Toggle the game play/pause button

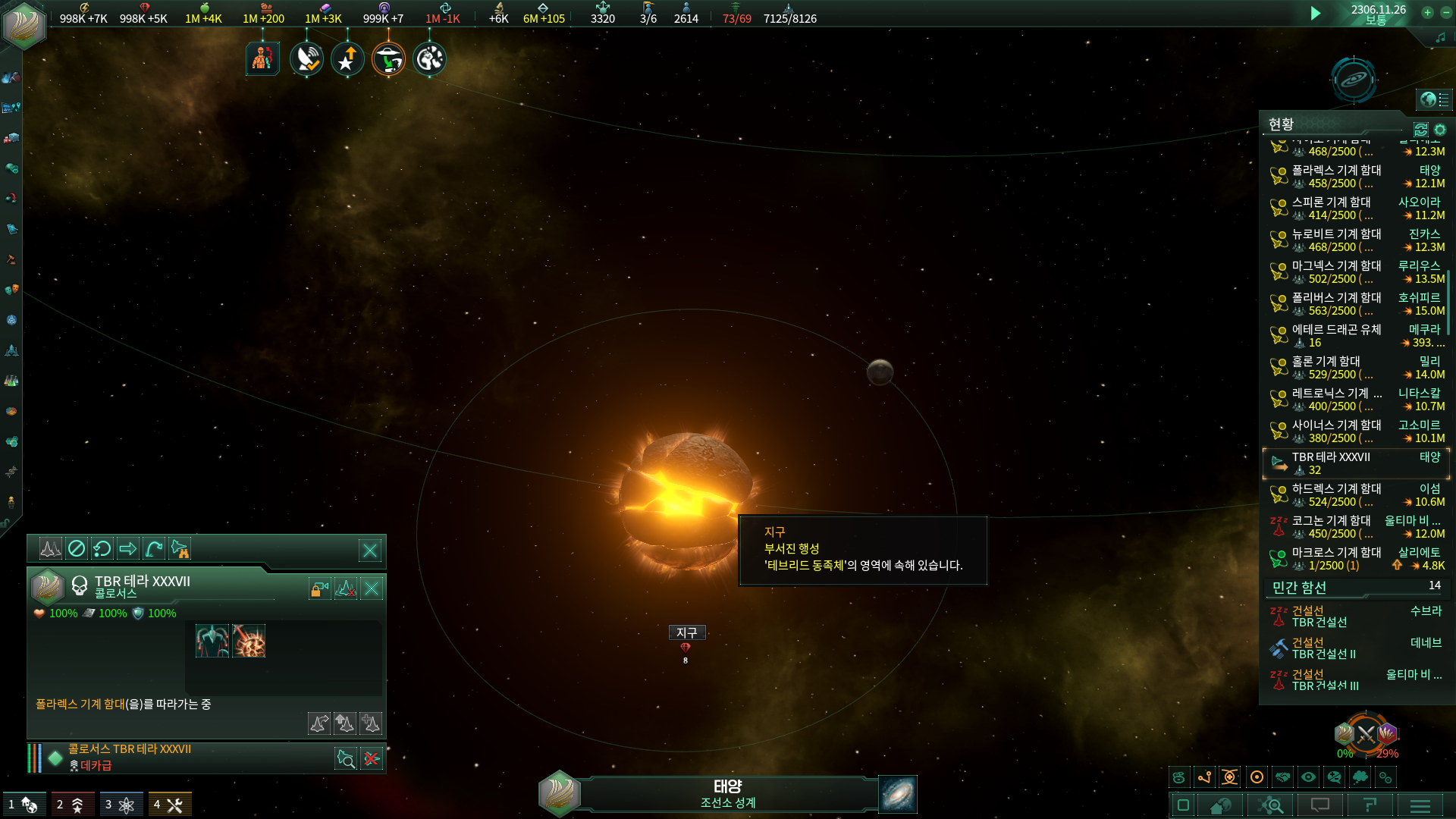click(1316, 13)
